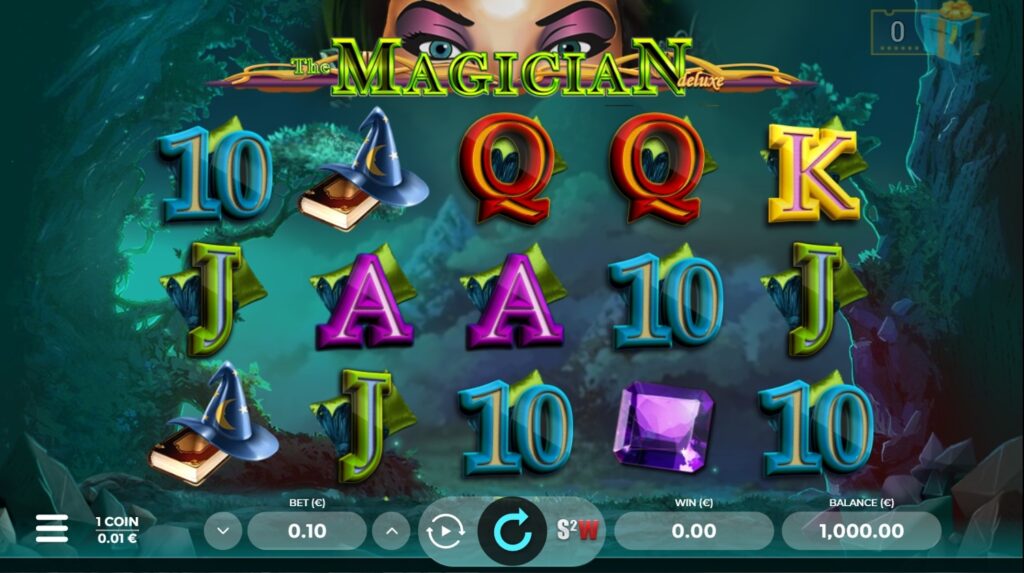The height and width of the screenshot is (573, 1024).
Task: Decrease the bet amount
Action: coord(222,531)
